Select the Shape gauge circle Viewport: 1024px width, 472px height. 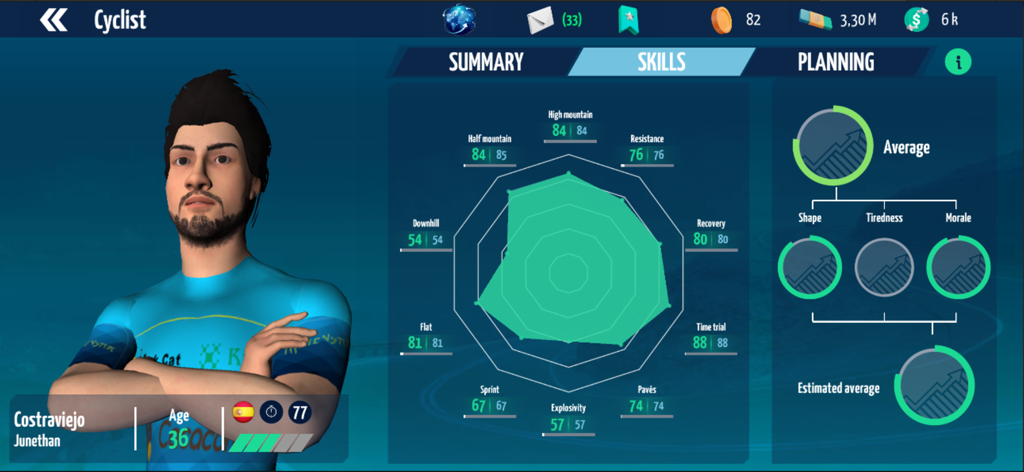809,268
